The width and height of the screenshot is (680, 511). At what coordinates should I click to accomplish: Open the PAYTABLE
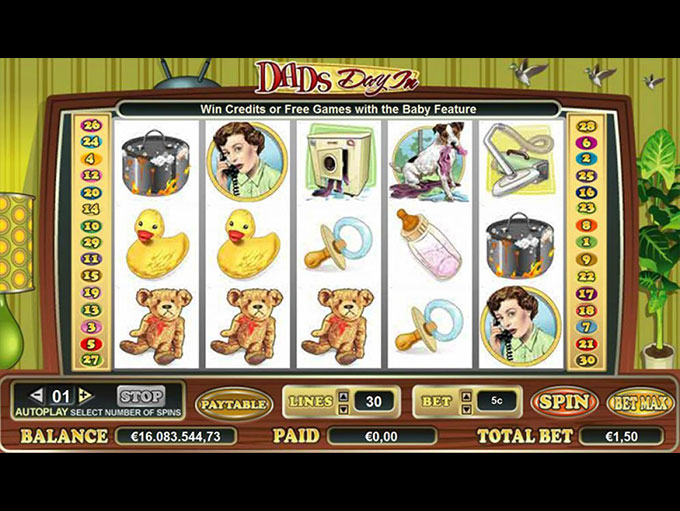click(233, 403)
